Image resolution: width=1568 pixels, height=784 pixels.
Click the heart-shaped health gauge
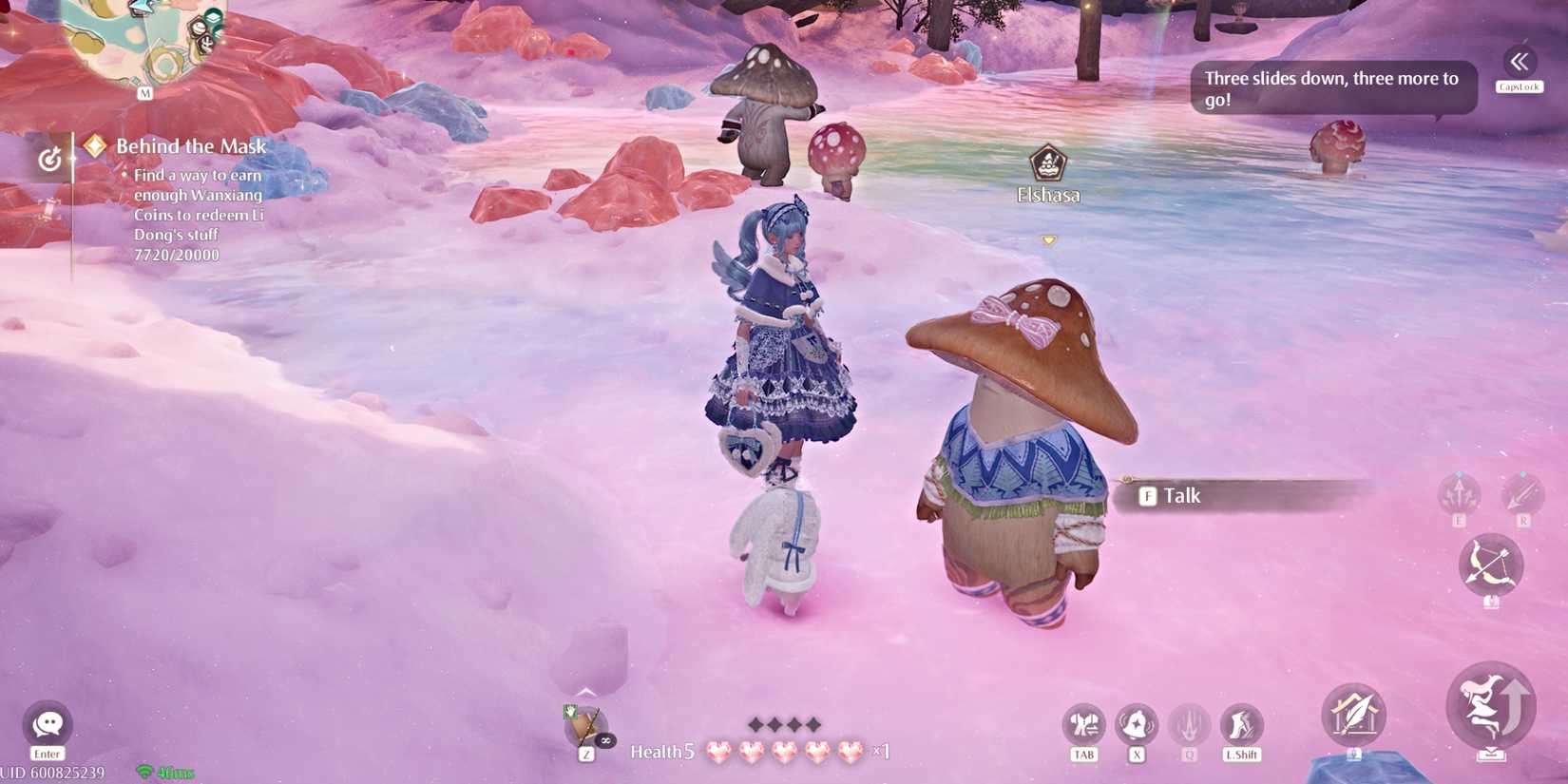click(779, 749)
